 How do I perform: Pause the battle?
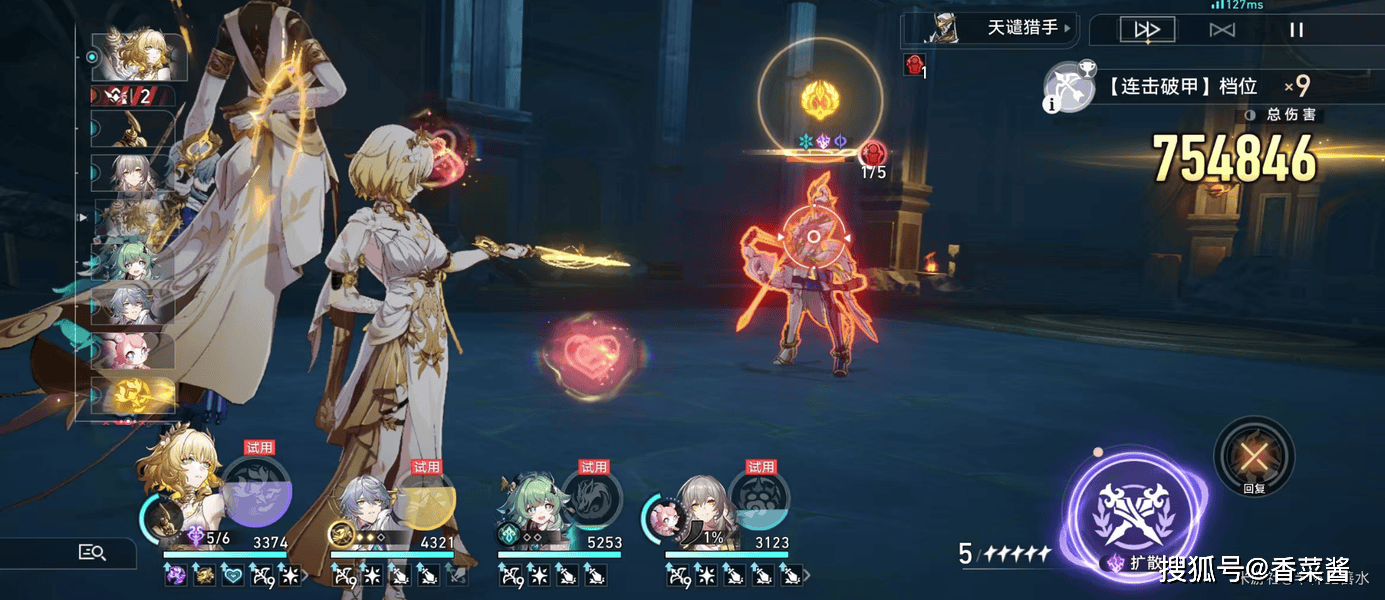pyautogui.click(x=1296, y=30)
